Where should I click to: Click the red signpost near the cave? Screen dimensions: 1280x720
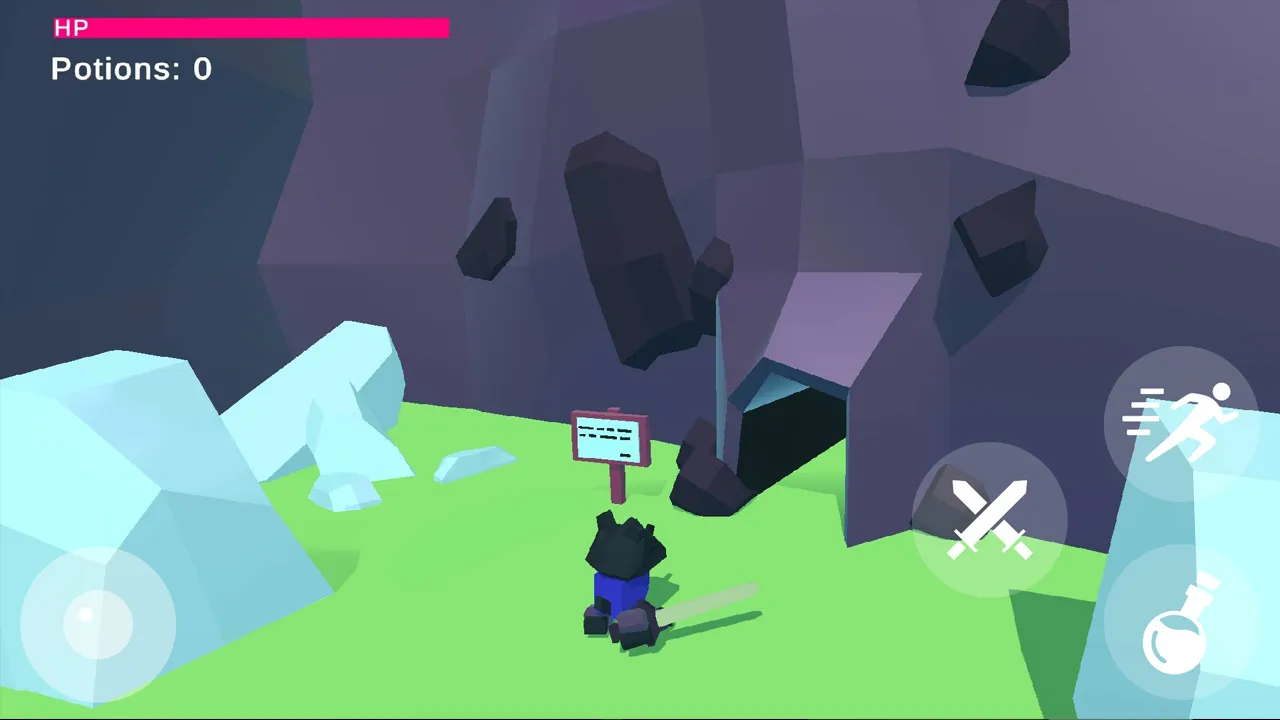pos(610,440)
